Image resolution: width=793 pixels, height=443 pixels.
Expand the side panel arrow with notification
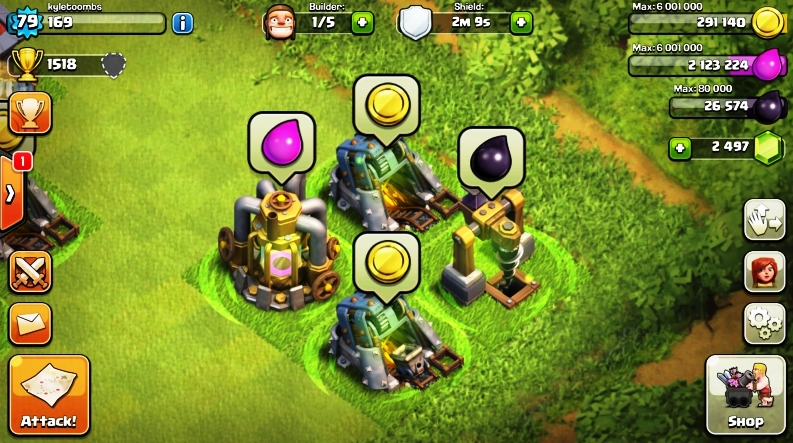click(12, 193)
